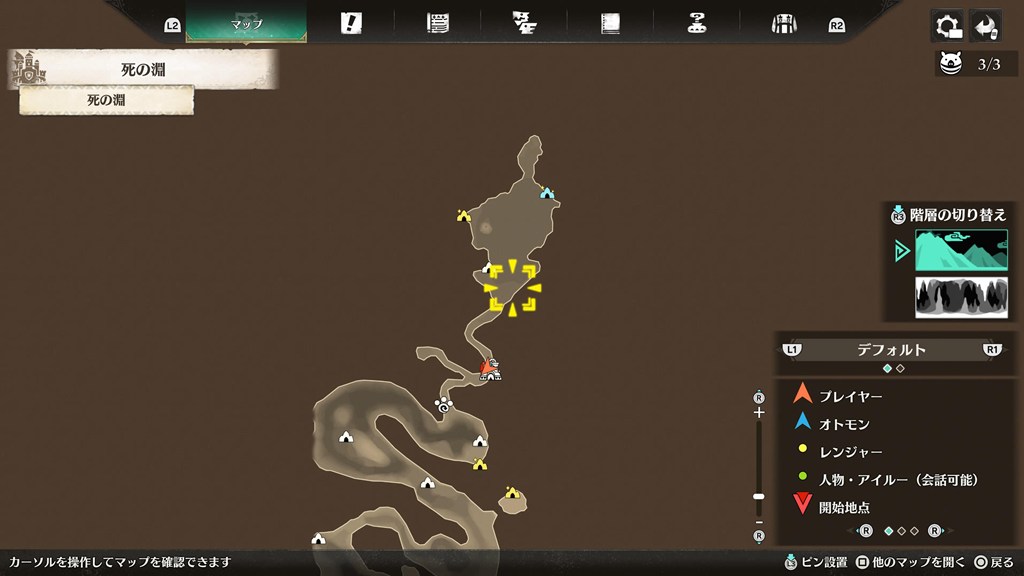This screenshot has width=1024, height=576.
Task: Select the blue den marker on map
Action: tap(547, 193)
